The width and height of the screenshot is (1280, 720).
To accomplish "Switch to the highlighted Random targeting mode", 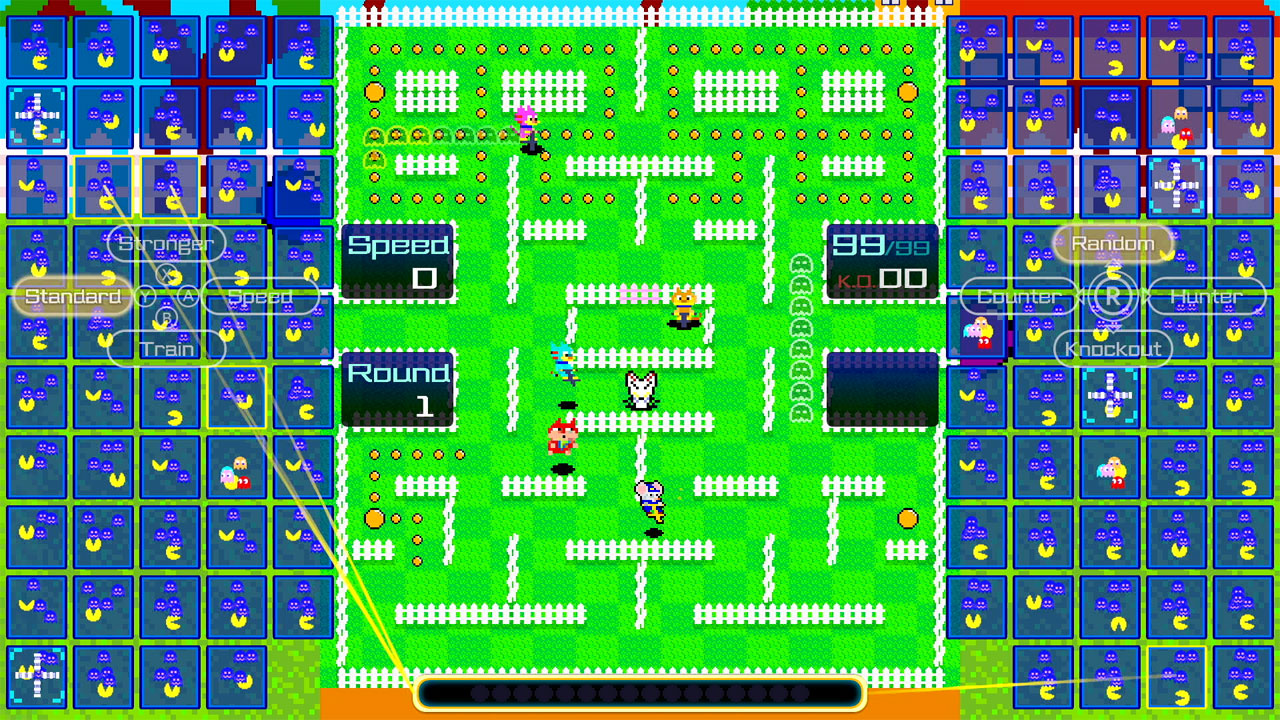I will point(1112,242).
